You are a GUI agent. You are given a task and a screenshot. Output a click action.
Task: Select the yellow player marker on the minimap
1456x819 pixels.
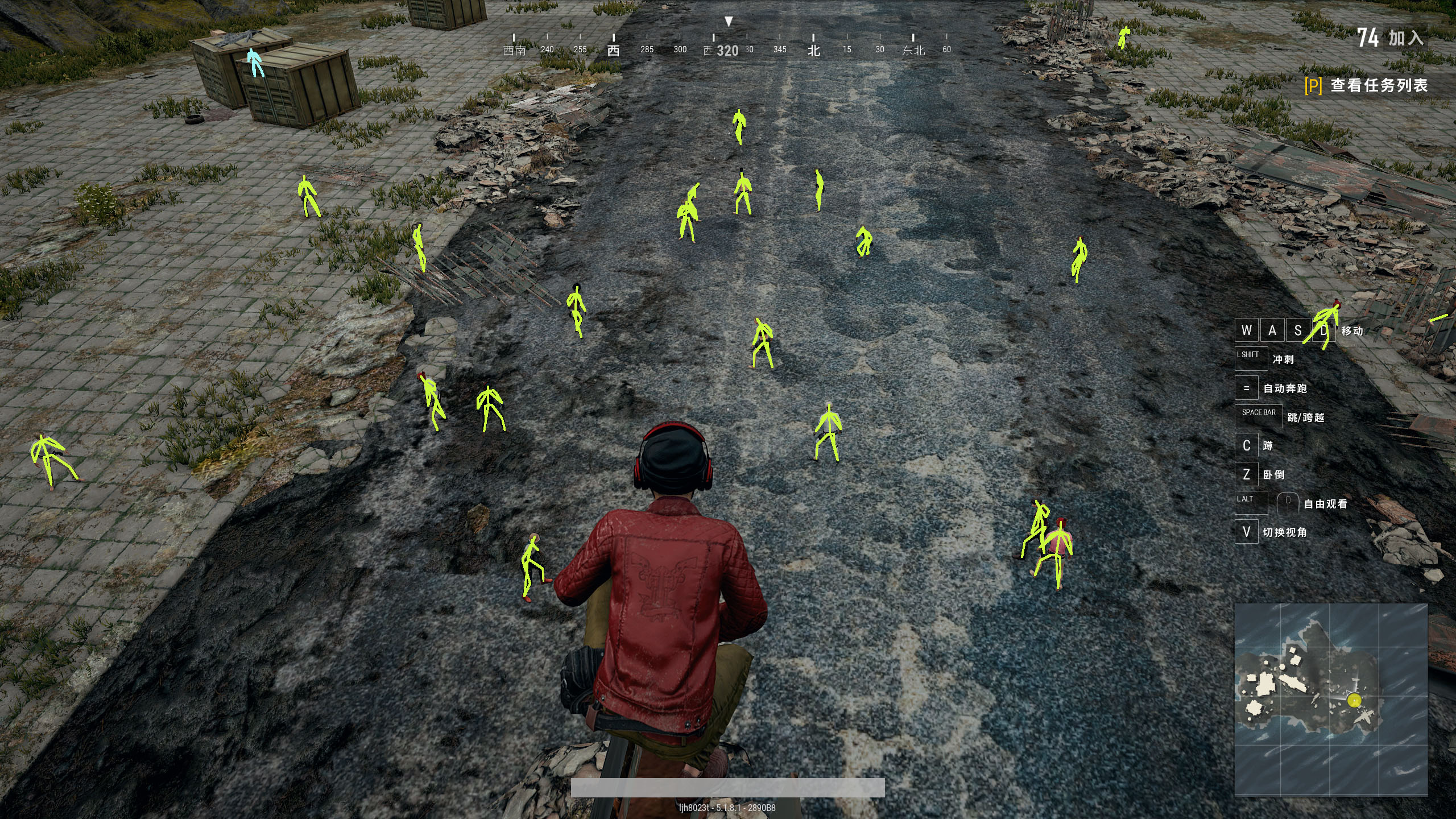click(1354, 700)
